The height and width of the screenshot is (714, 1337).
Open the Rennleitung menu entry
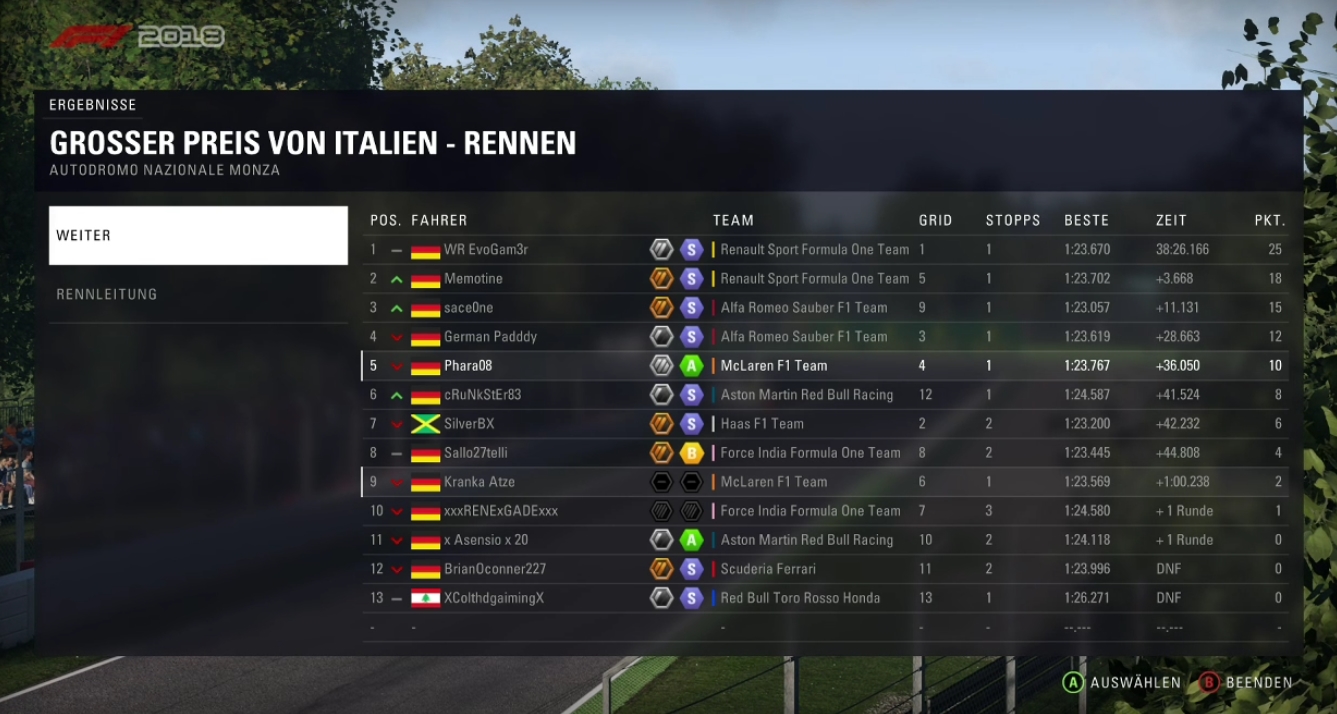point(198,294)
